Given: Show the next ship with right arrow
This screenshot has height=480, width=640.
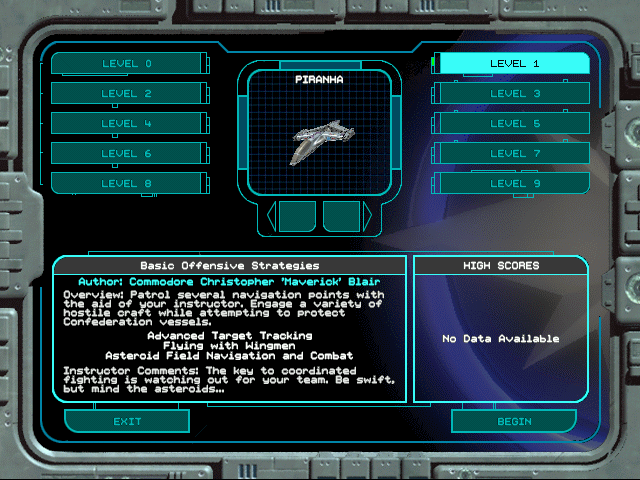Looking at the screenshot, I should tap(367, 216).
